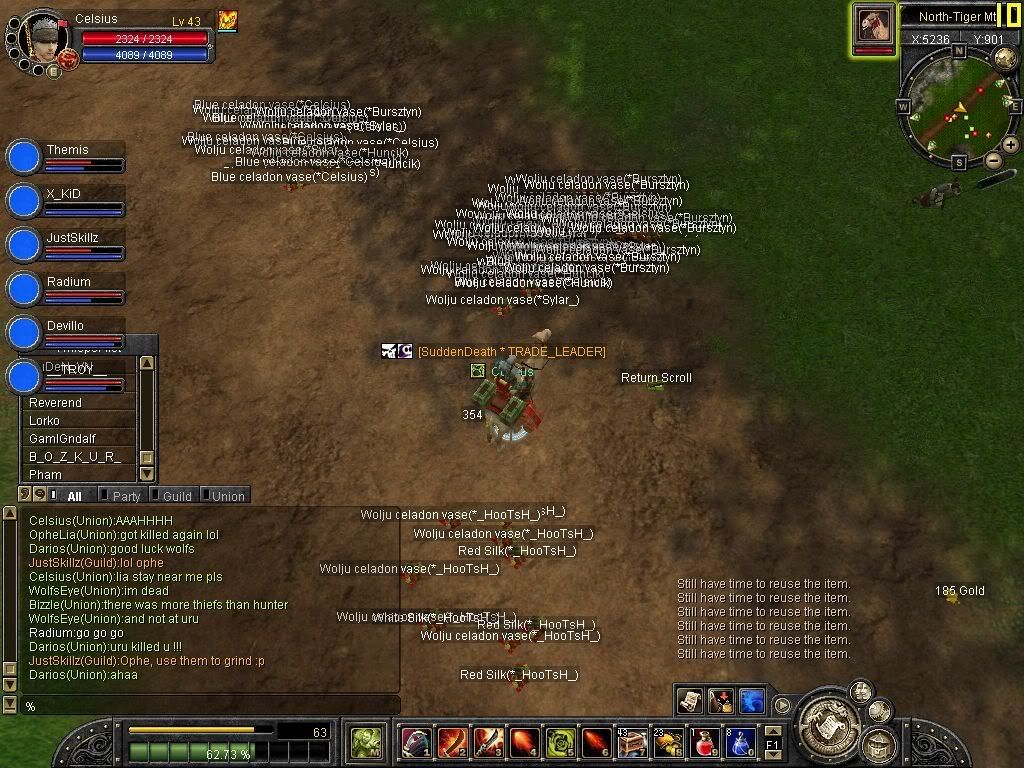
Task: Use the blue mana potion in slot 0
Action: pyautogui.click(x=739, y=742)
